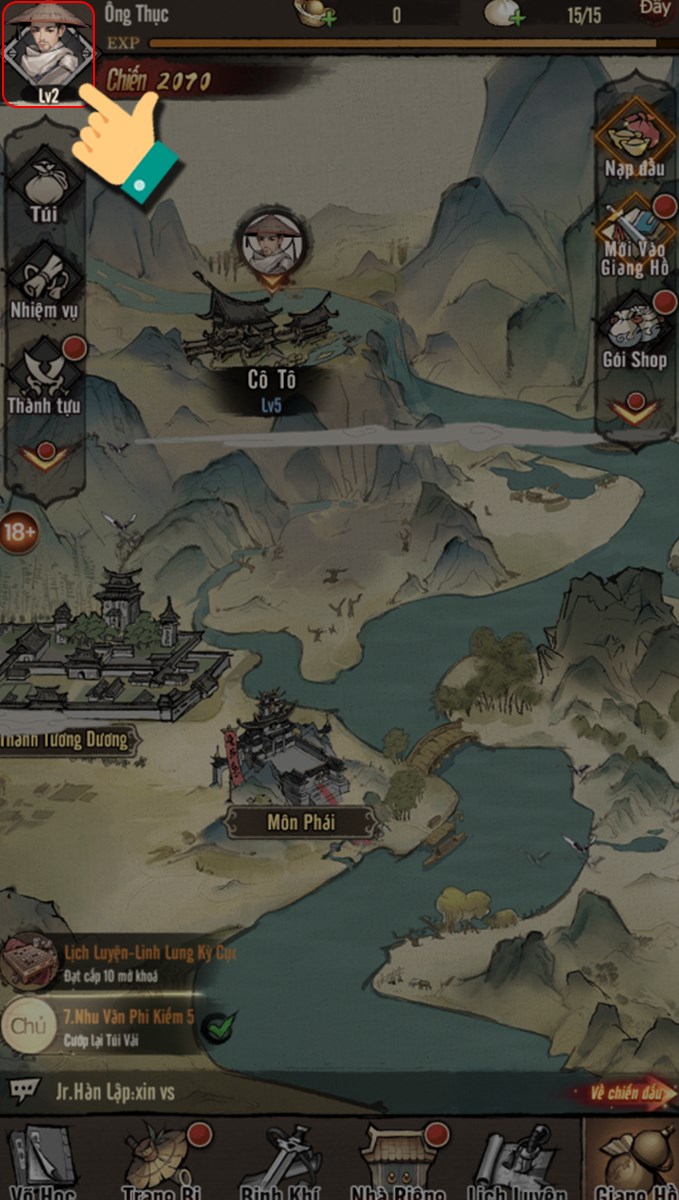Open the Nhiệm vụ quest menu

click(x=44, y=282)
